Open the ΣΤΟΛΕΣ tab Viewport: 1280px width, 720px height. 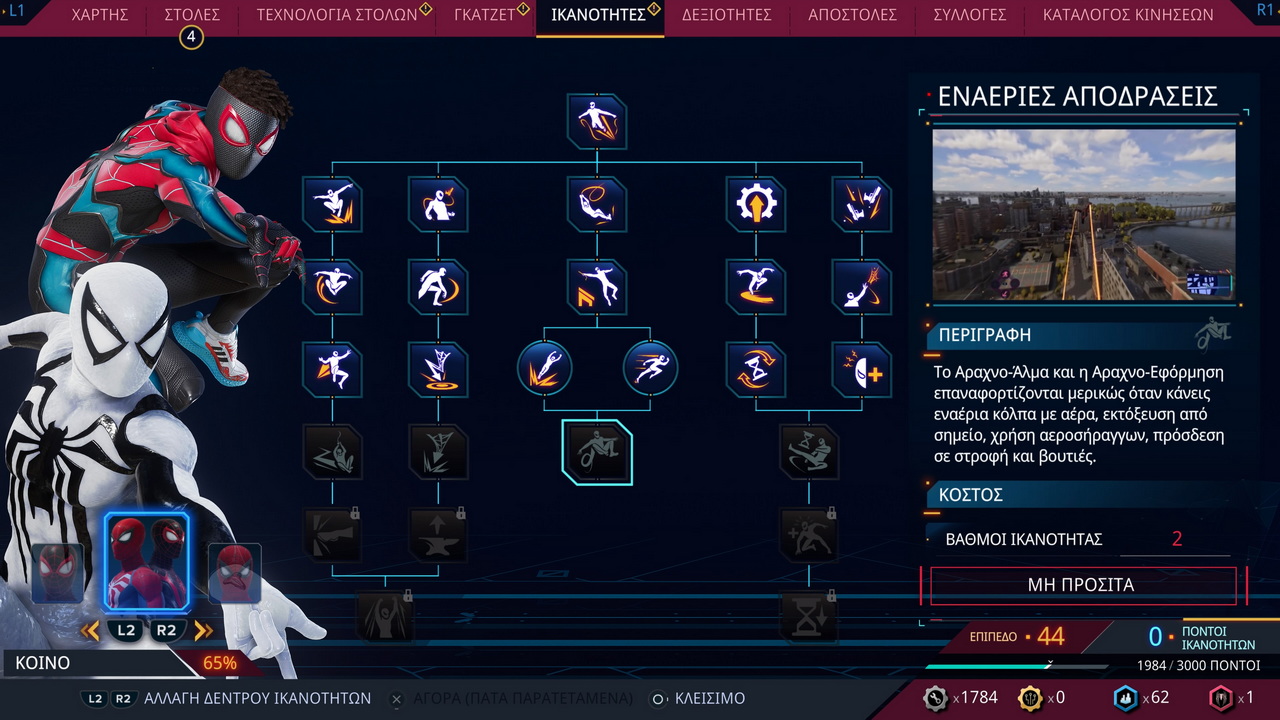point(191,15)
